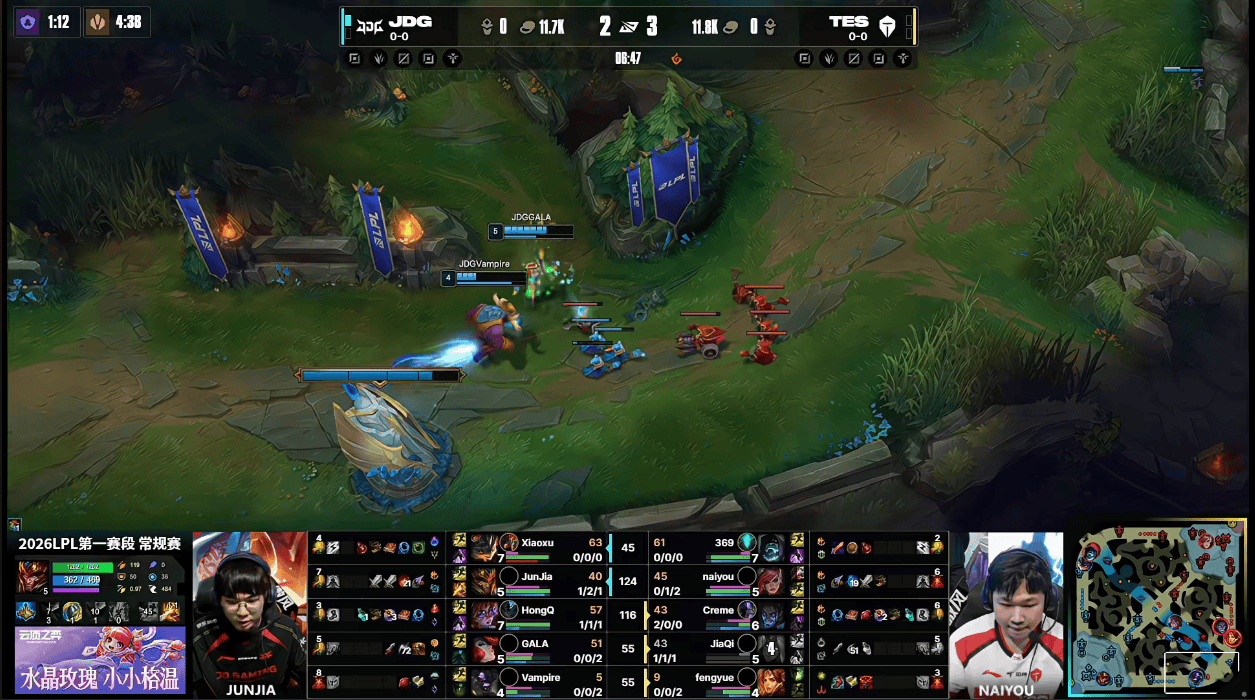The width and height of the screenshot is (1255, 700).
Task: Click the TES team logo
Action: 886,26
